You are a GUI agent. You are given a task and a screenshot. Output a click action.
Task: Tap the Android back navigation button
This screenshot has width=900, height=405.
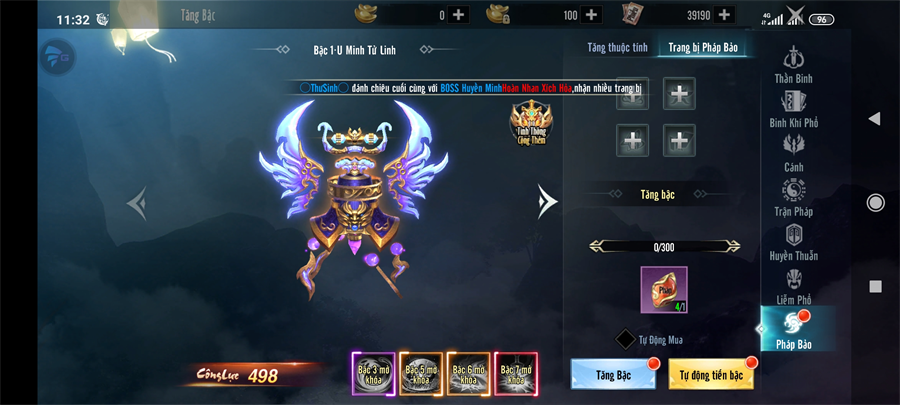point(874,119)
